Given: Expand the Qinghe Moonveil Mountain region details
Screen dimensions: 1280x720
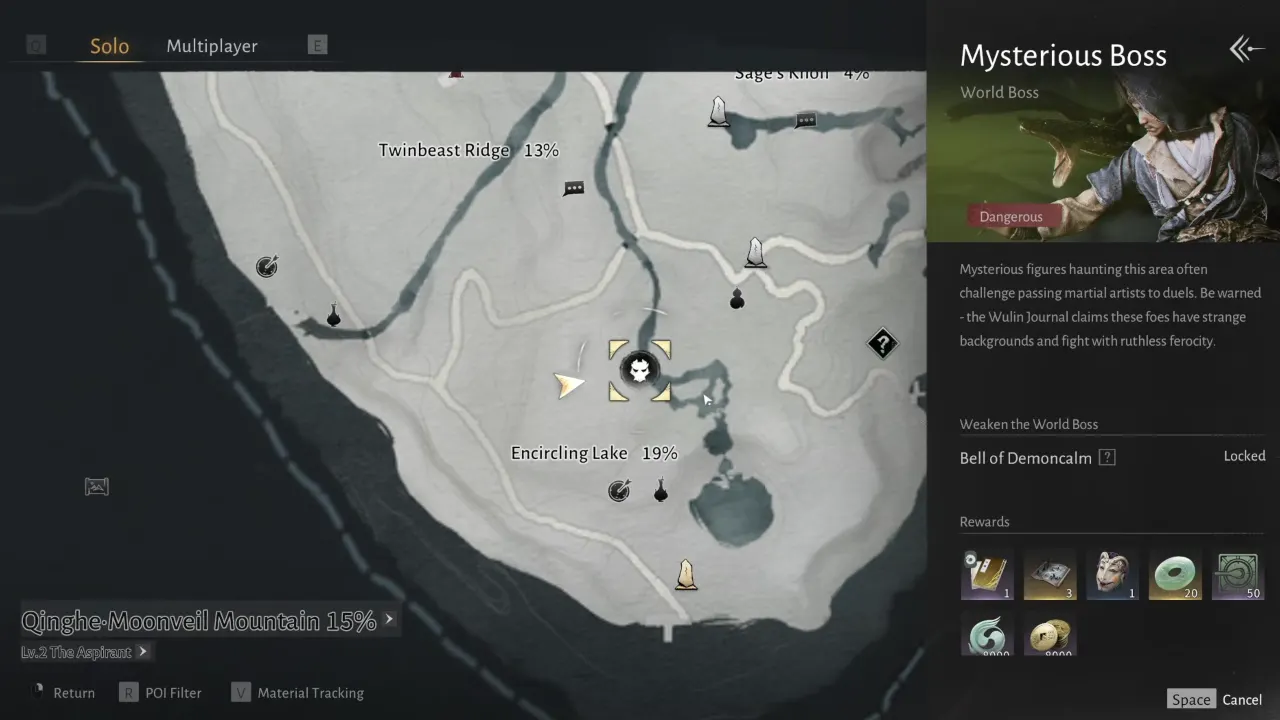Looking at the screenshot, I should pos(390,620).
